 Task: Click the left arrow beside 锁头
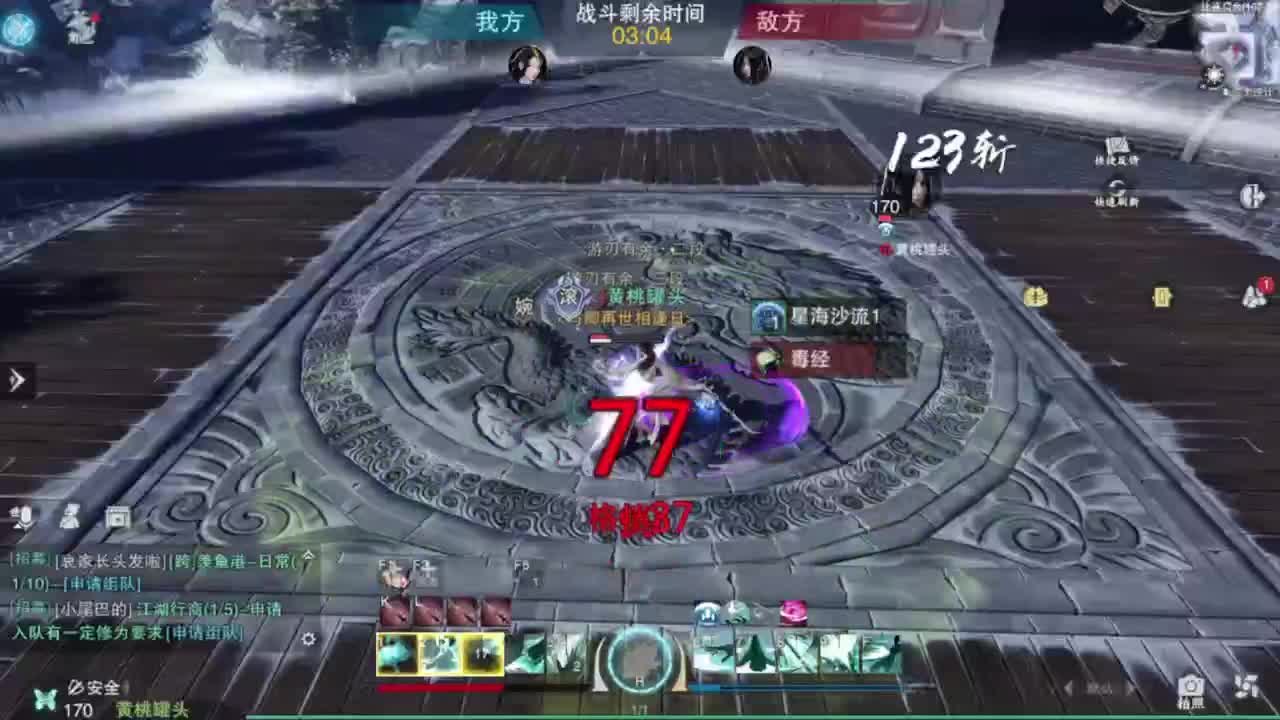pos(1066,688)
